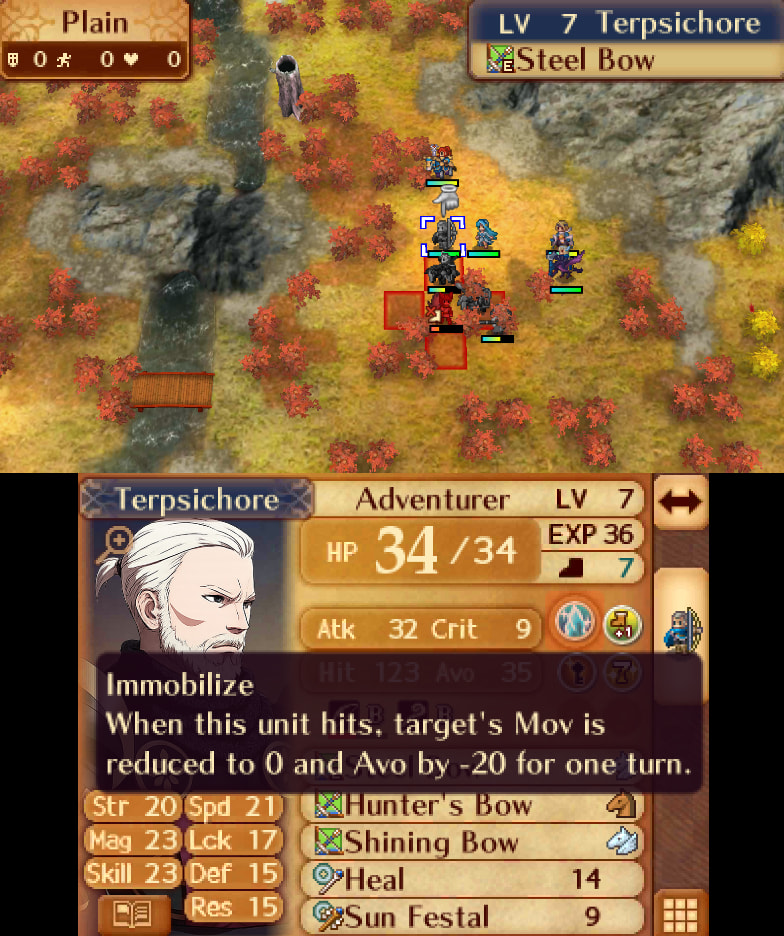Open the book icon button

click(x=133, y=914)
